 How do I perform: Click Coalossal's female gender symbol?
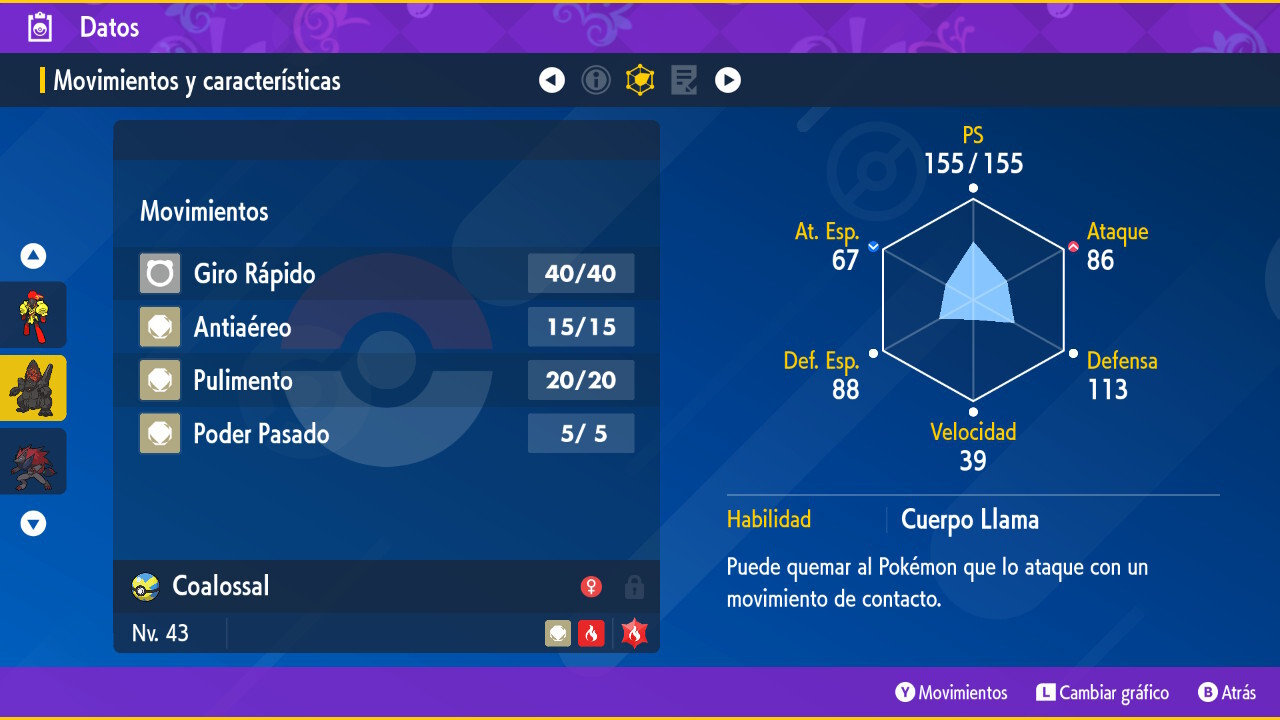click(591, 587)
